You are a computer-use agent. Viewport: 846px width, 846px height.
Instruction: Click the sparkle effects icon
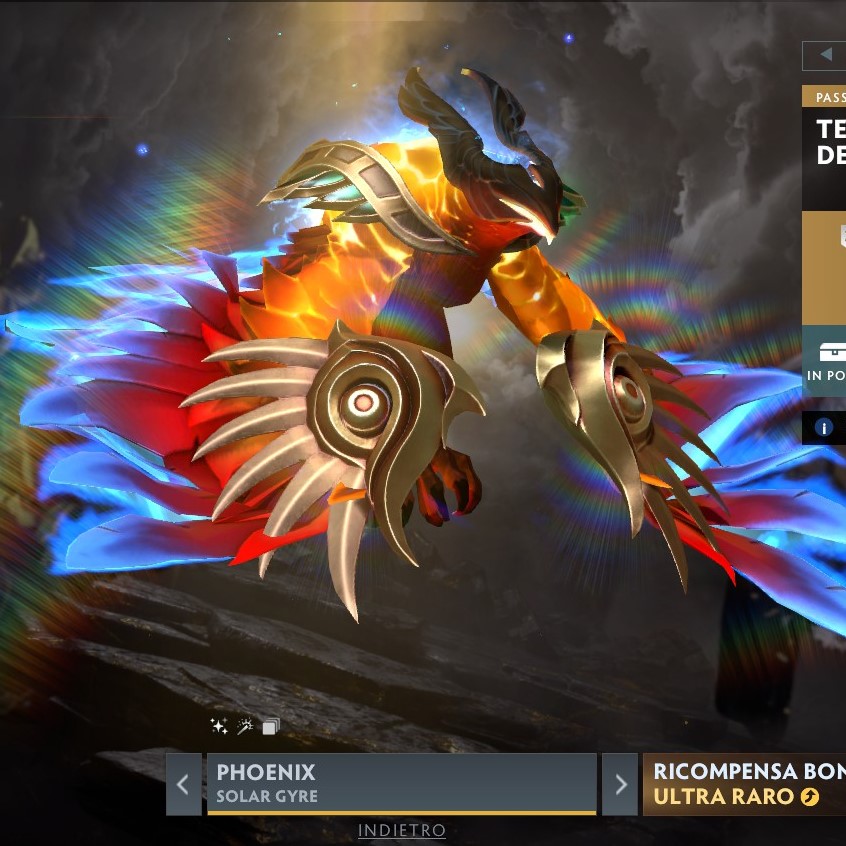(x=219, y=727)
